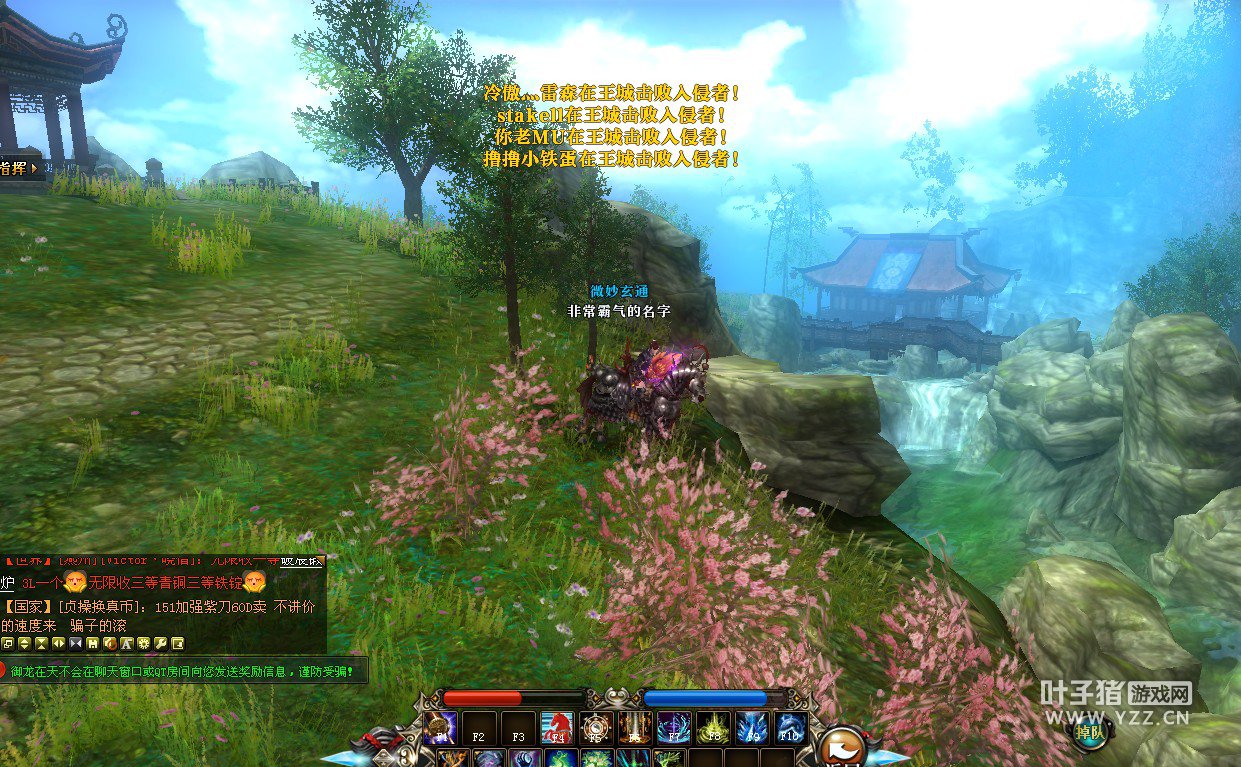Use the red horse mount skill on F4
The width and height of the screenshot is (1241, 767).
557,728
